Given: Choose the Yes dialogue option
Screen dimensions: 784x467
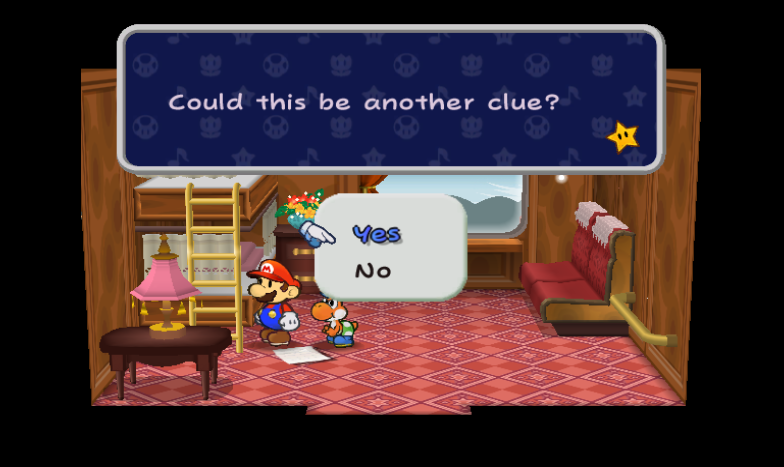Looking at the screenshot, I should tap(376, 234).
